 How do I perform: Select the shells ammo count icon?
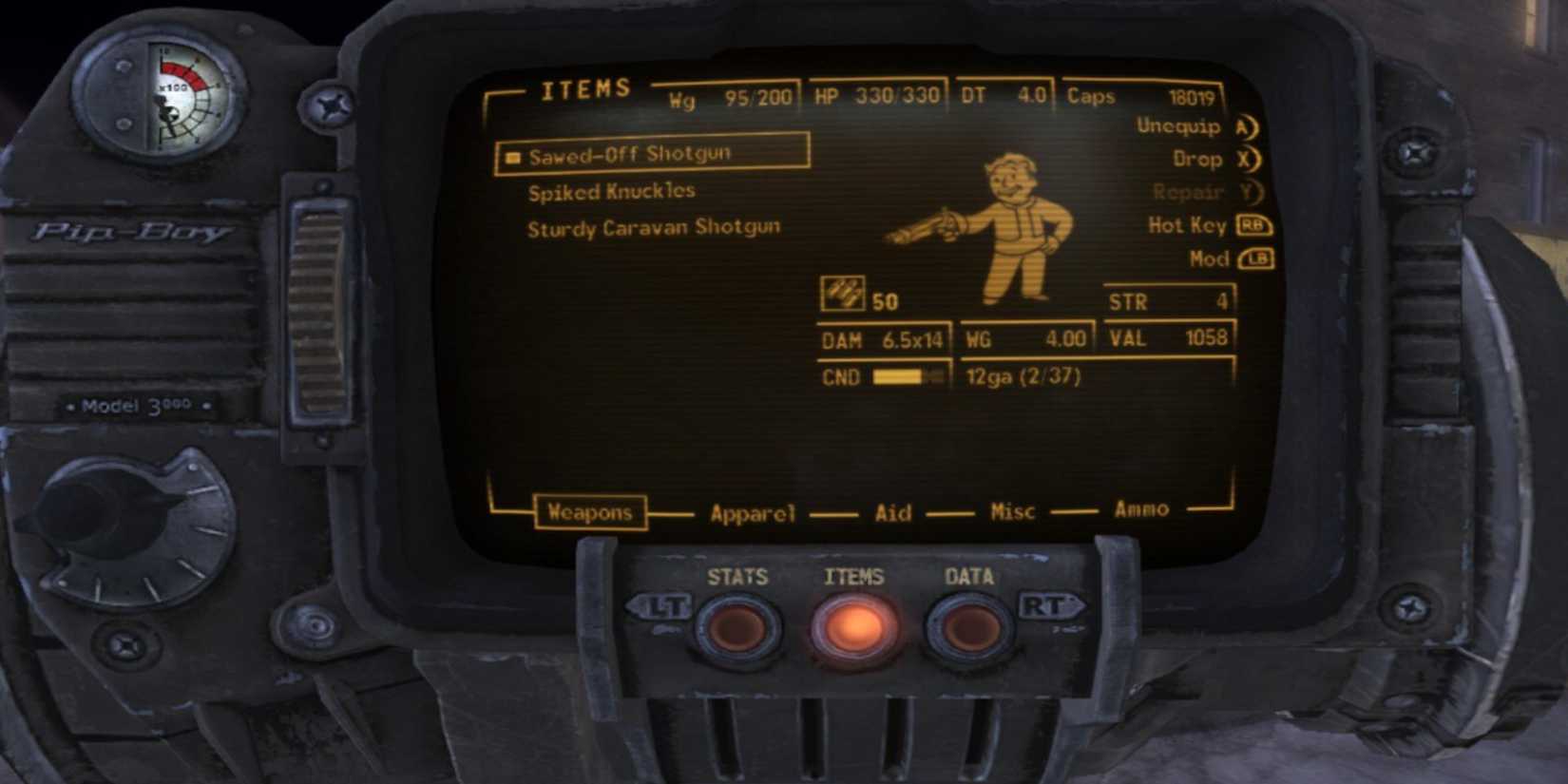click(x=844, y=293)
